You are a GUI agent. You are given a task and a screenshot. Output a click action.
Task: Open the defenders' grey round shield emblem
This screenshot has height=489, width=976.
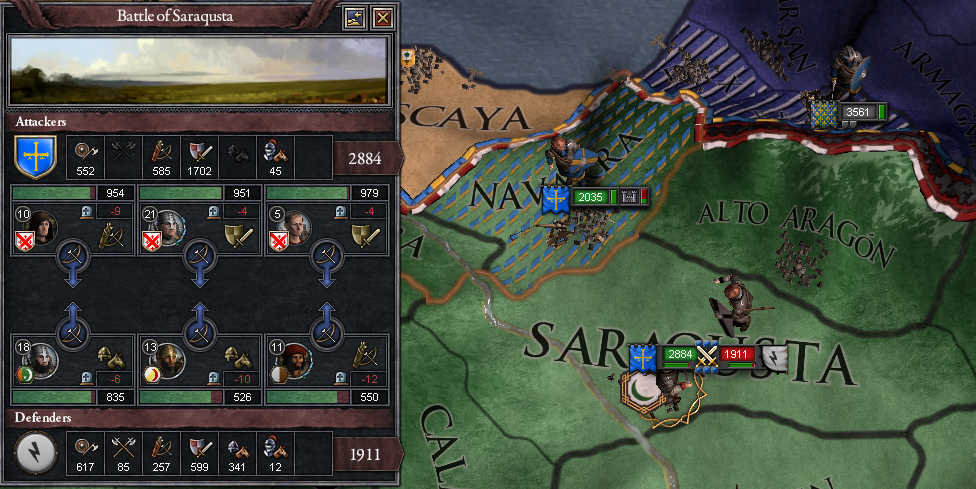click(34, 453)
